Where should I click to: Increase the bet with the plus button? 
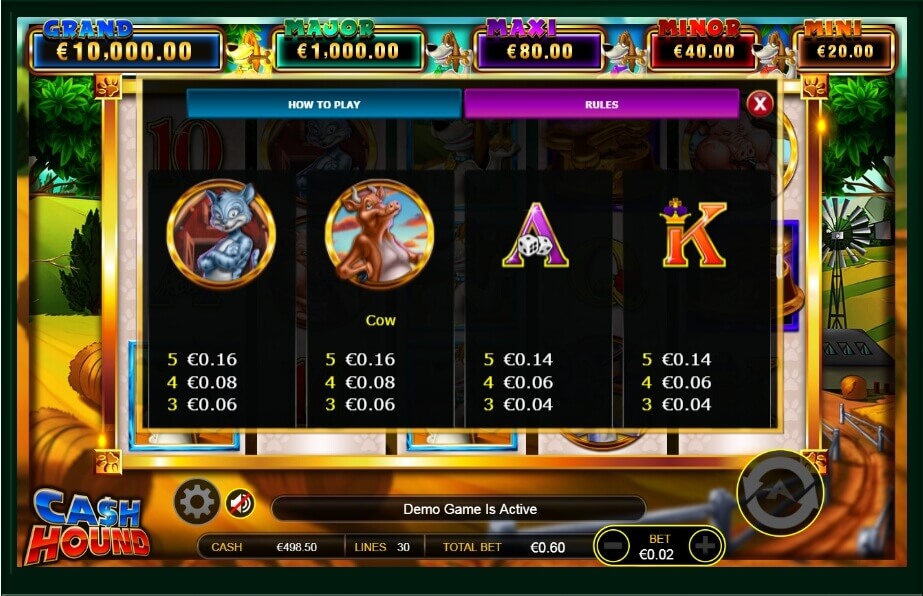tap(705, 546)
